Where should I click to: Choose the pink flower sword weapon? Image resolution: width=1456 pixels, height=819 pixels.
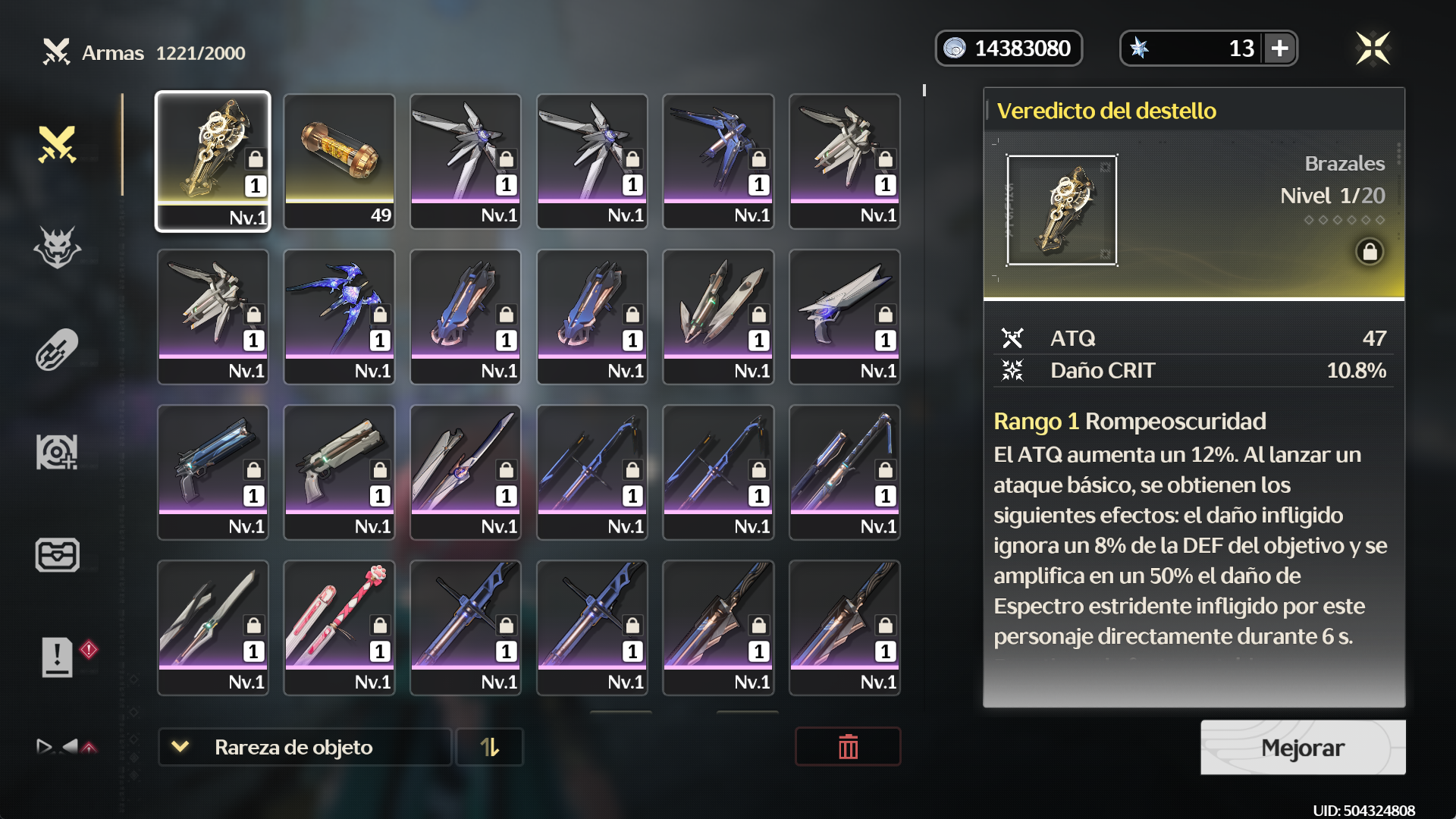click(x=339, y=627)
